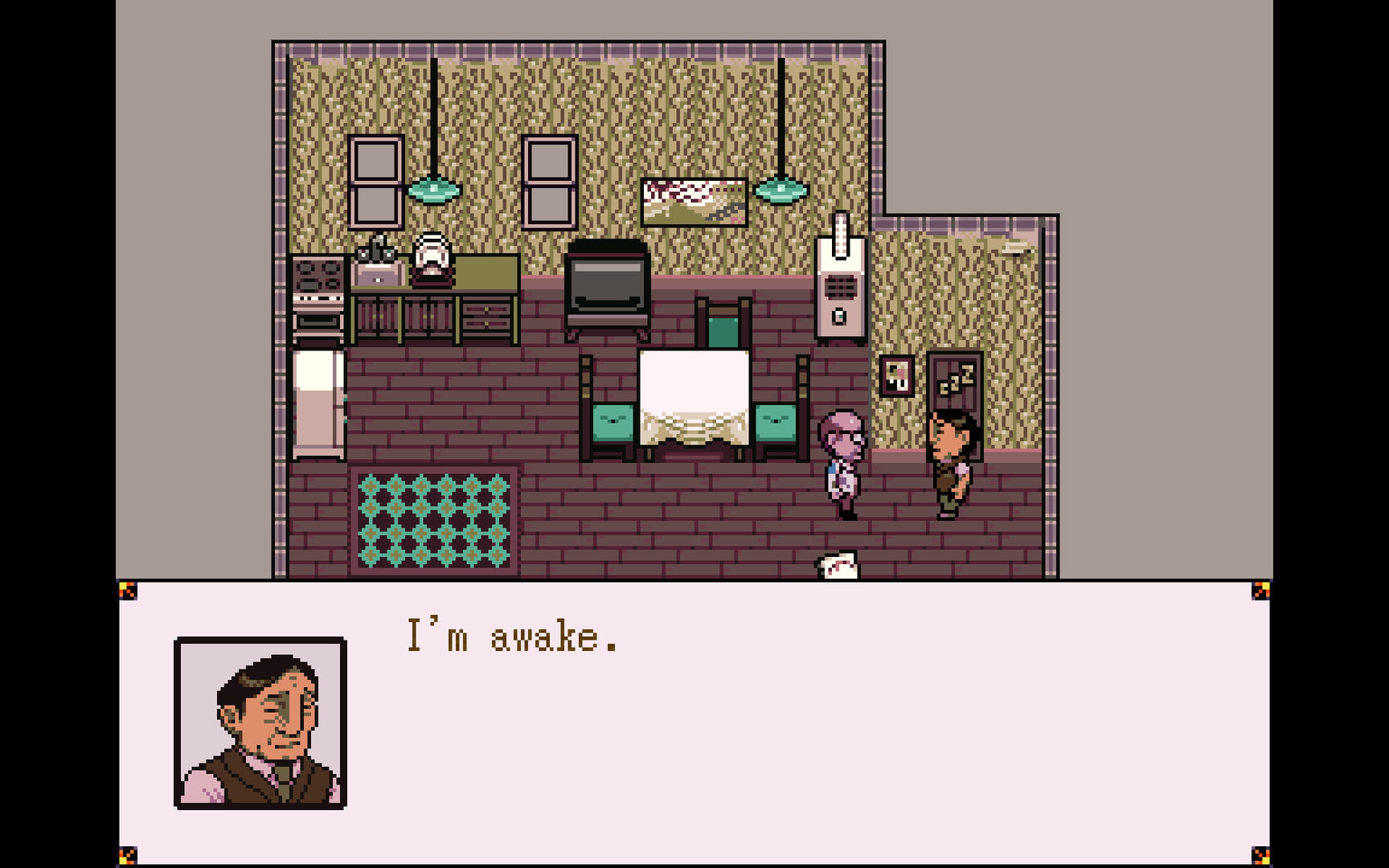Open the white refrigerator in the kitchen
The width and height of the screenshot is (1389, 868).
[x=319, y=402]
